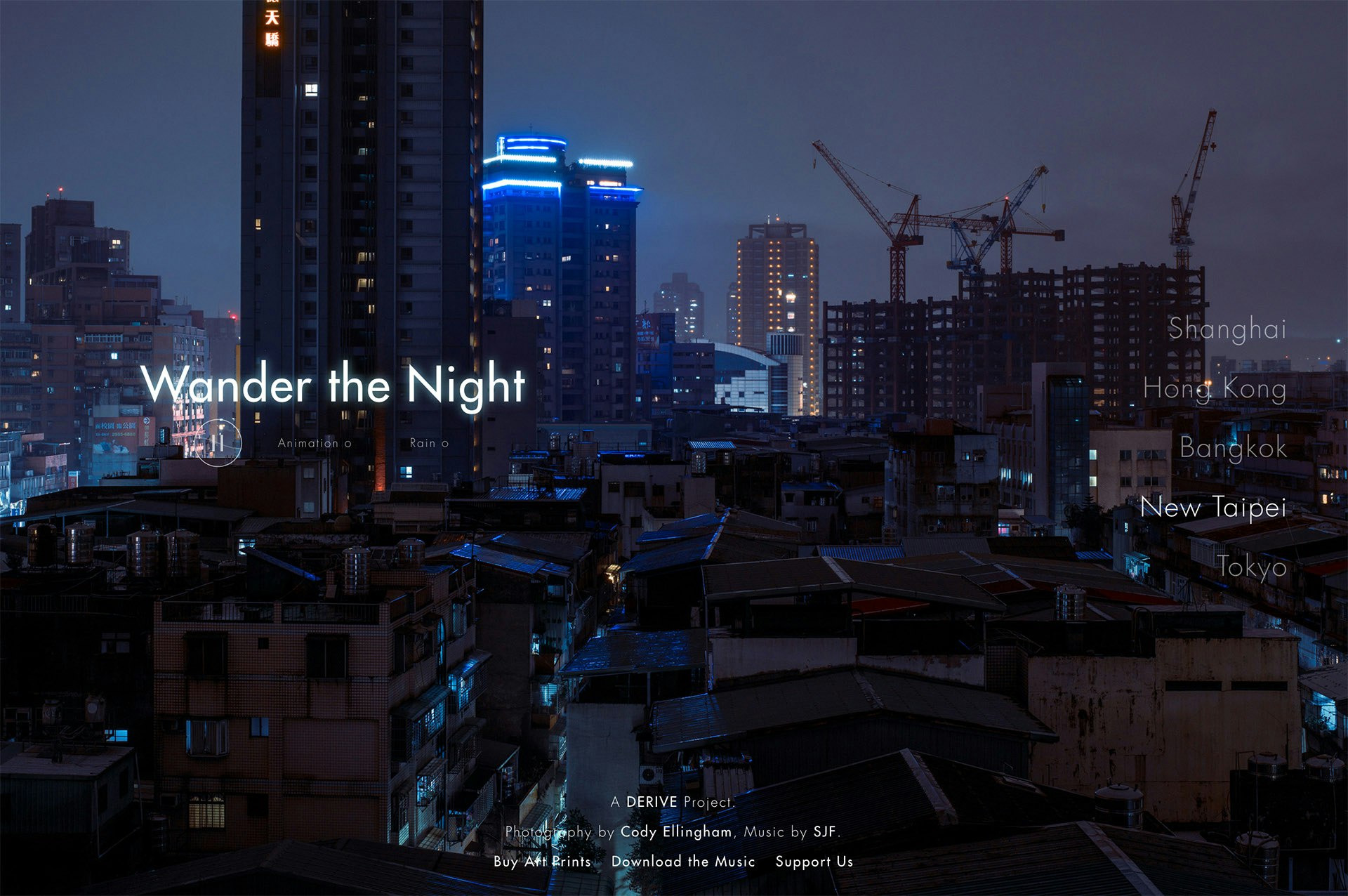
Task: Click Buy Art Prints
Action: [x=541, y=862]
